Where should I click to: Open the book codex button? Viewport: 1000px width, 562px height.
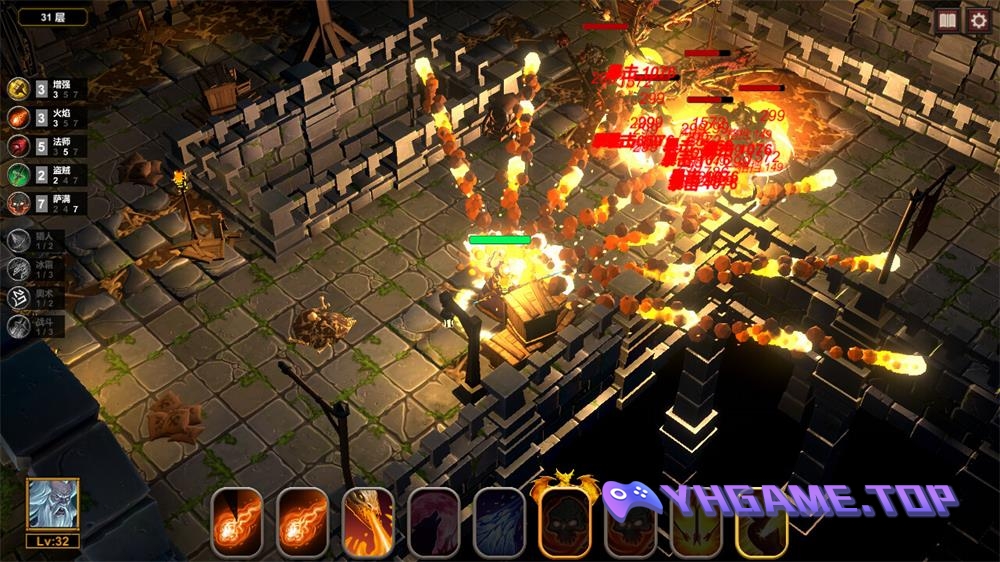(x=946, y=21)
